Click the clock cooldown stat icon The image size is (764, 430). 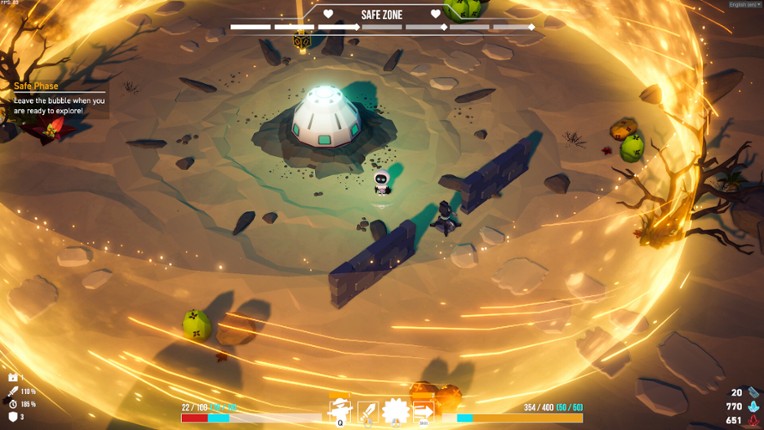point(13,404)
